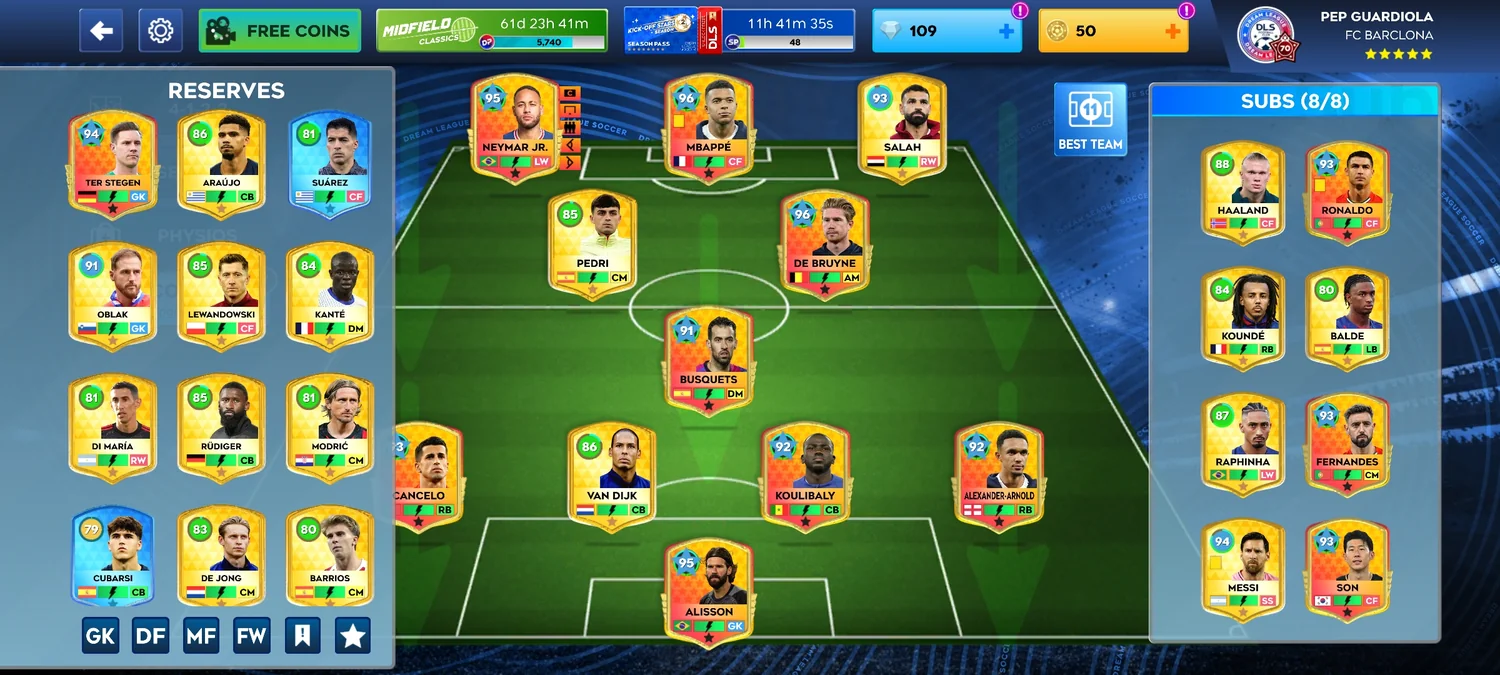Image resolution: width=1500 pixels, height=675 pixels.
Task: Select the Mbappé player card
Action: coord(708,127)
